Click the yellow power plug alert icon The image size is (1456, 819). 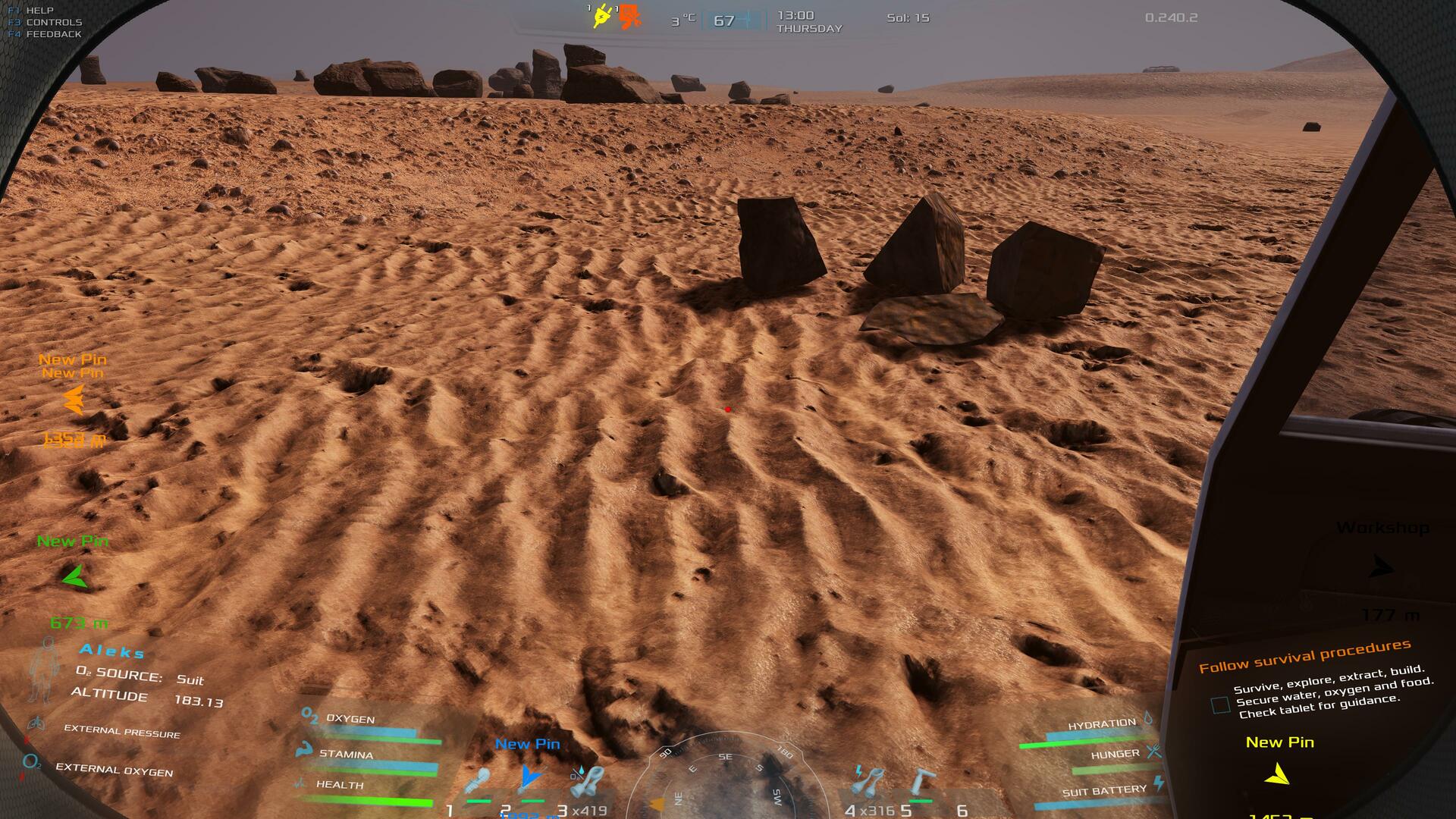601,16
